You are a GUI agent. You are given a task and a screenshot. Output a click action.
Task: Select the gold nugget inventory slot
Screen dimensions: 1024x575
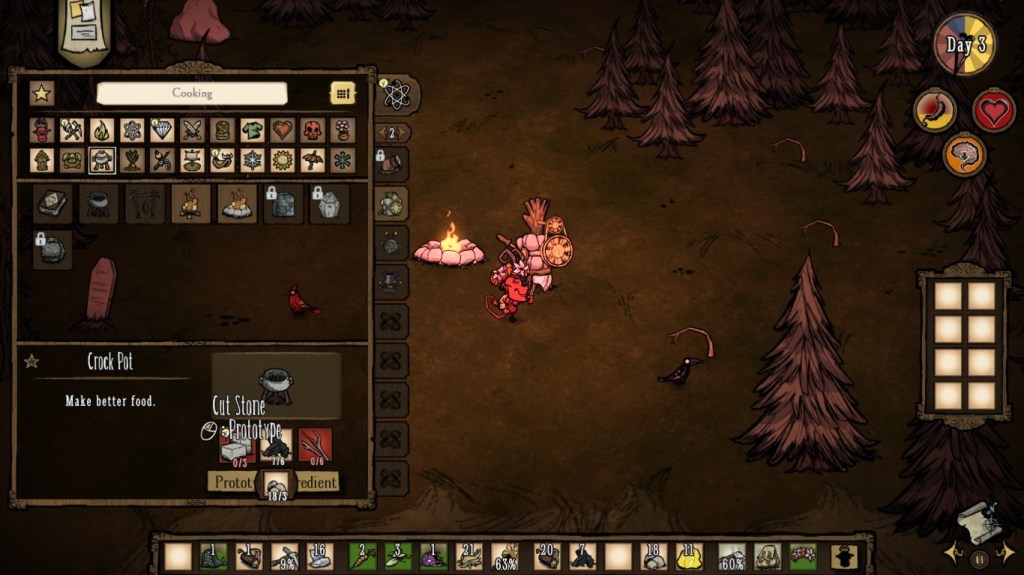point(686,556)
